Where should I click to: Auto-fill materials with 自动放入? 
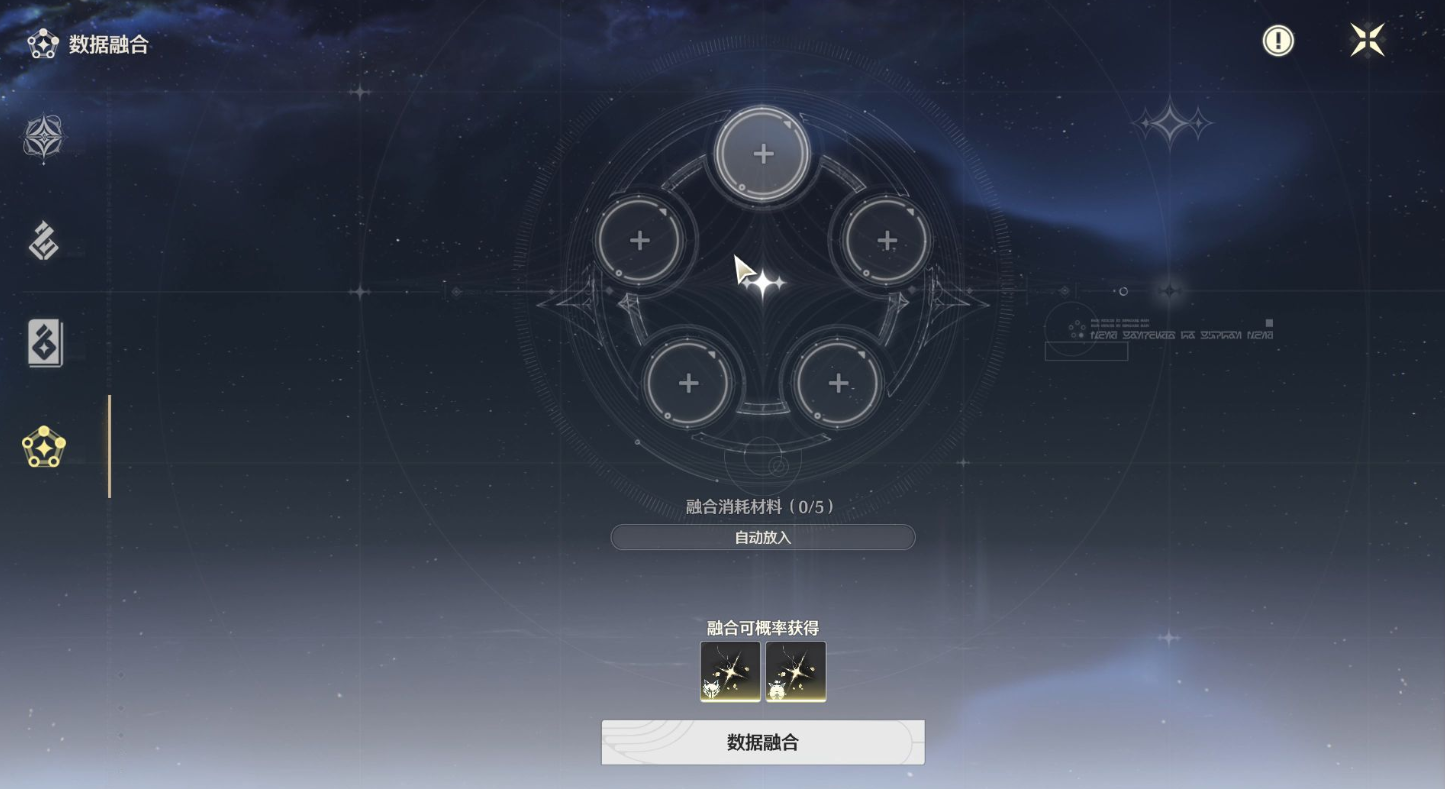point(762,537)
